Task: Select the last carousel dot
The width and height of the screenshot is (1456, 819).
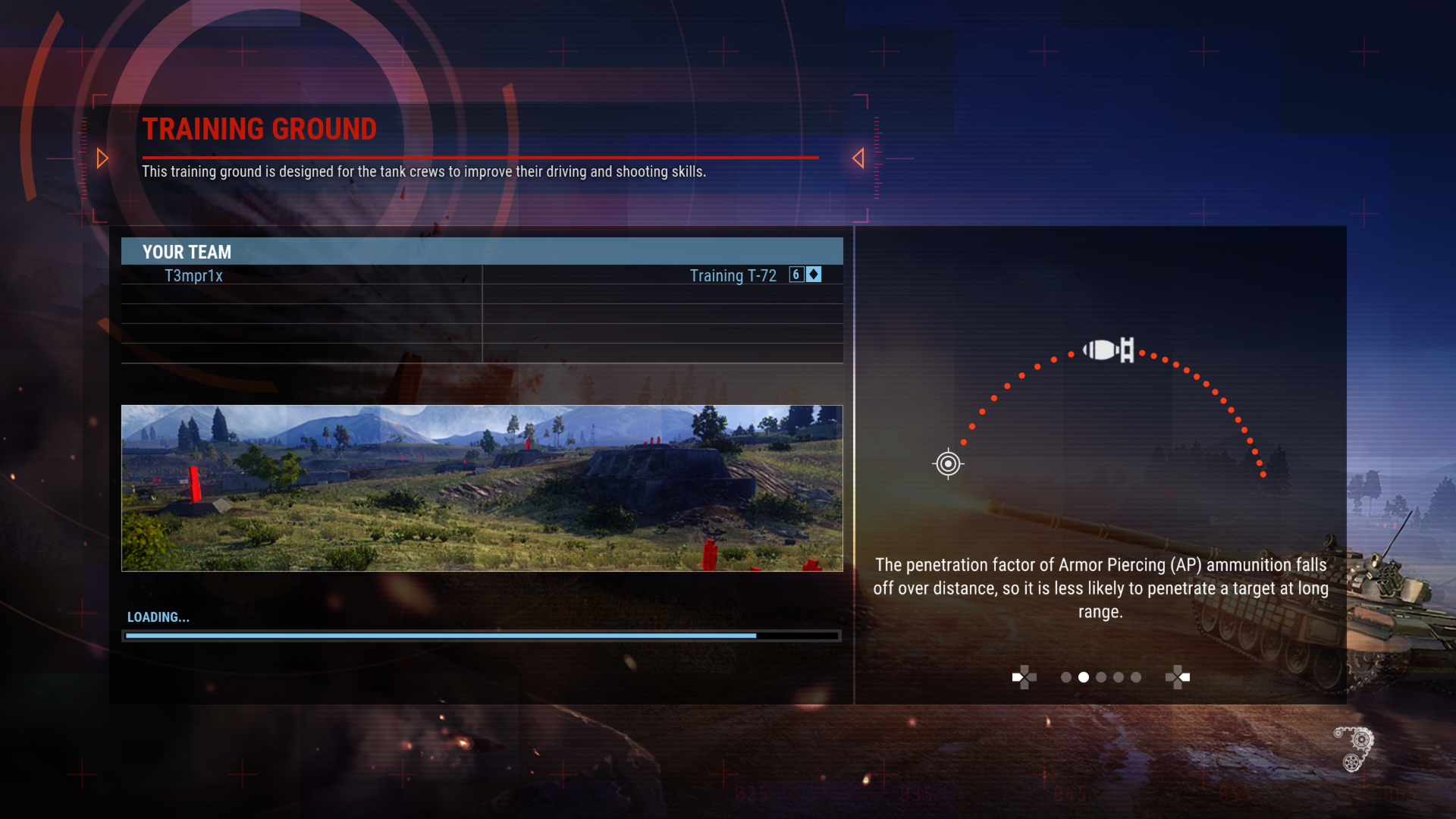Action: point(1135,677)
